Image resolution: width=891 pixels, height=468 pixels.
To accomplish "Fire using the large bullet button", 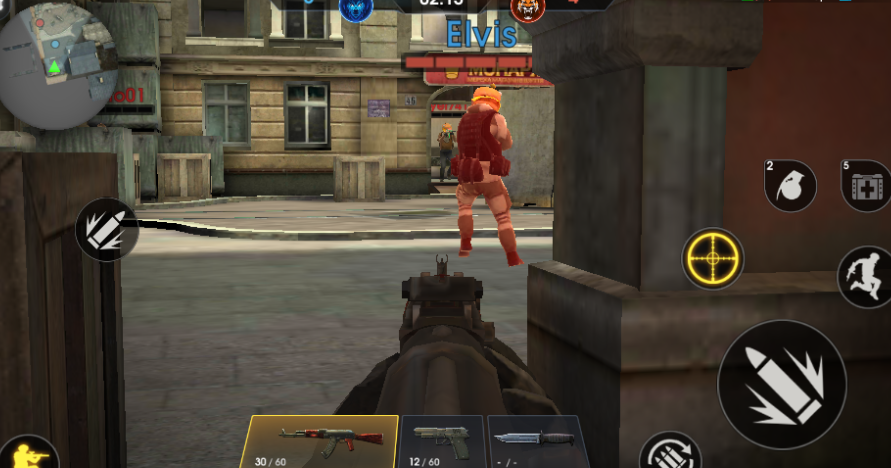I will [782, 384].
